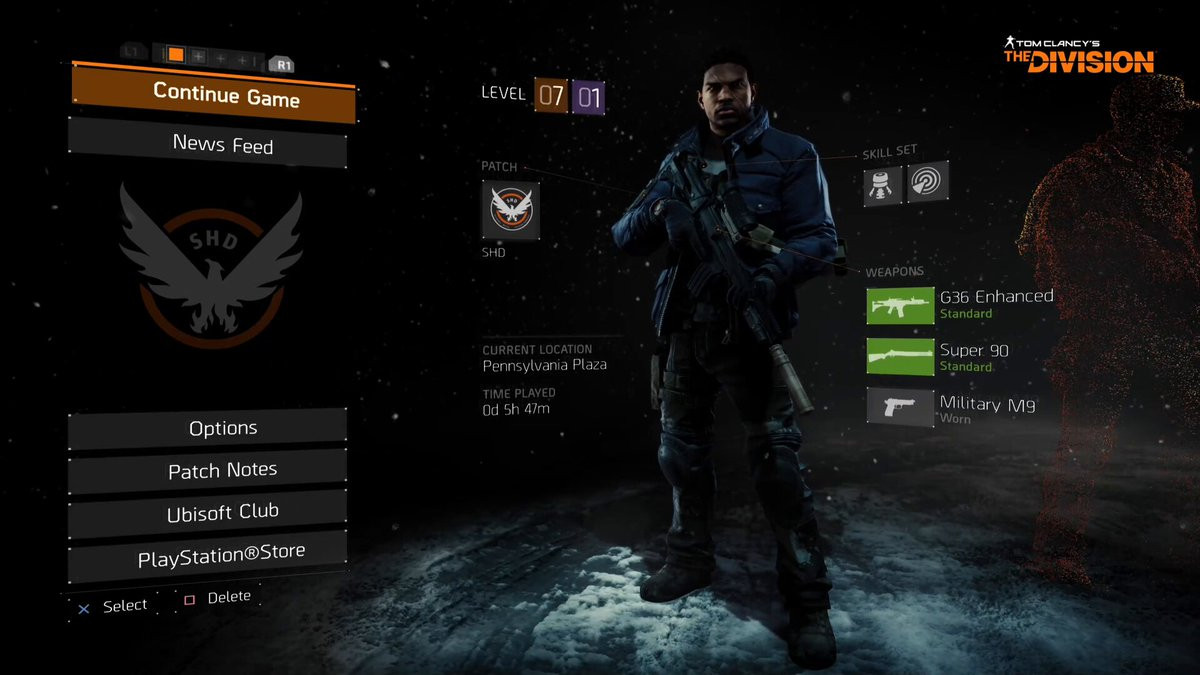The image size is (1200, 675).
Task: Open the Options menu
Action: click(x=208, y=428)
